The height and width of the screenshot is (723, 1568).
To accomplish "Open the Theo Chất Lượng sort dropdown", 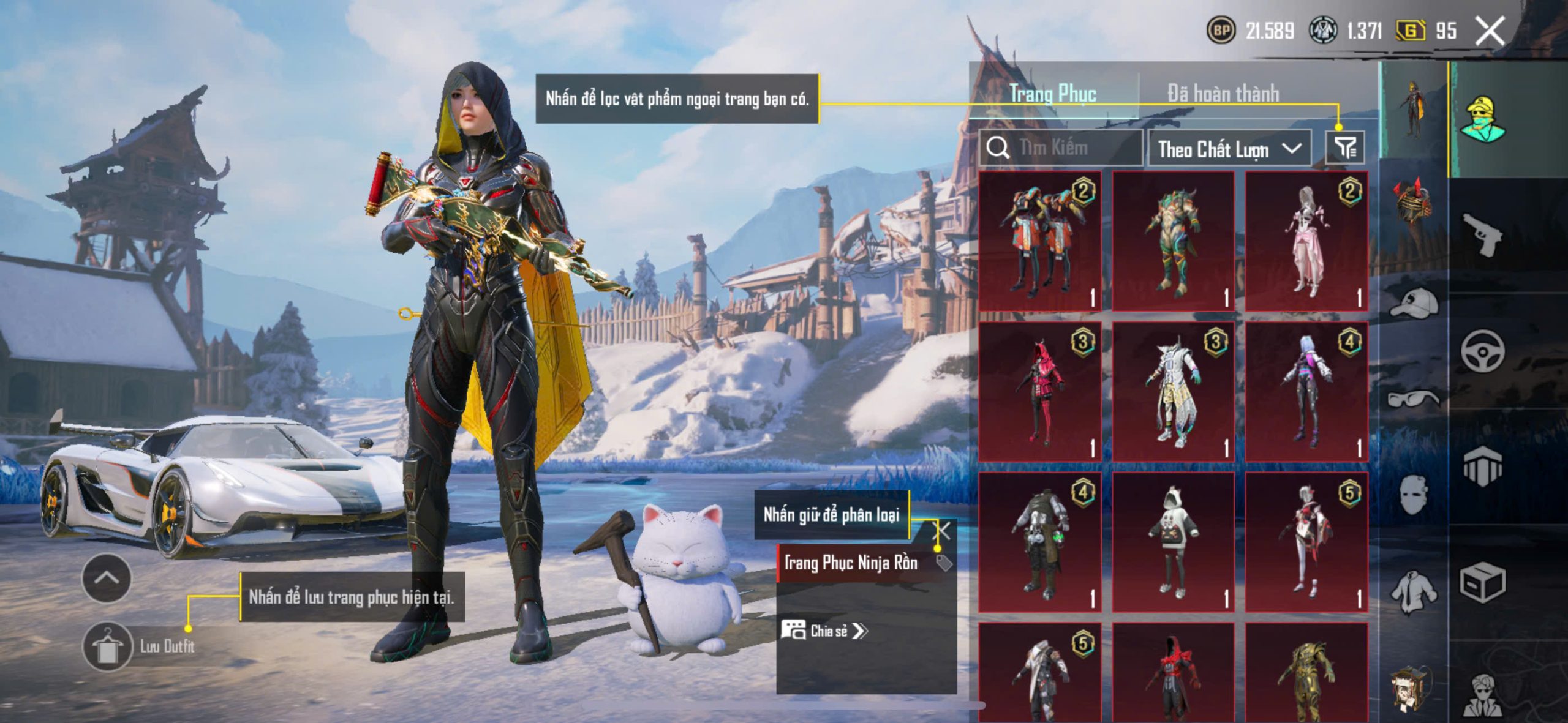I will click(x=1229, y=149).
